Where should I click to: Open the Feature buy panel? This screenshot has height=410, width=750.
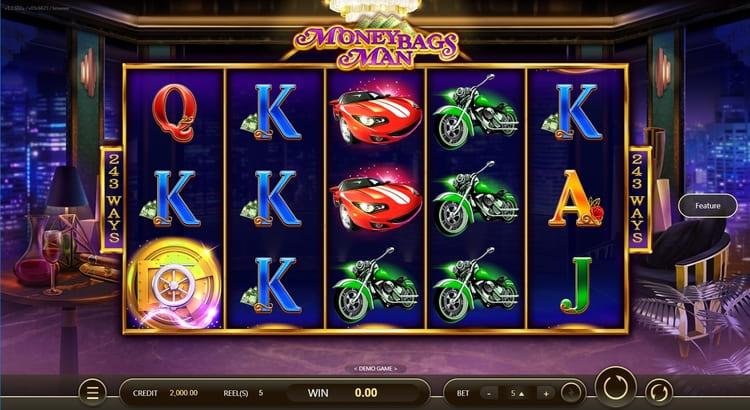click(708, 205)
